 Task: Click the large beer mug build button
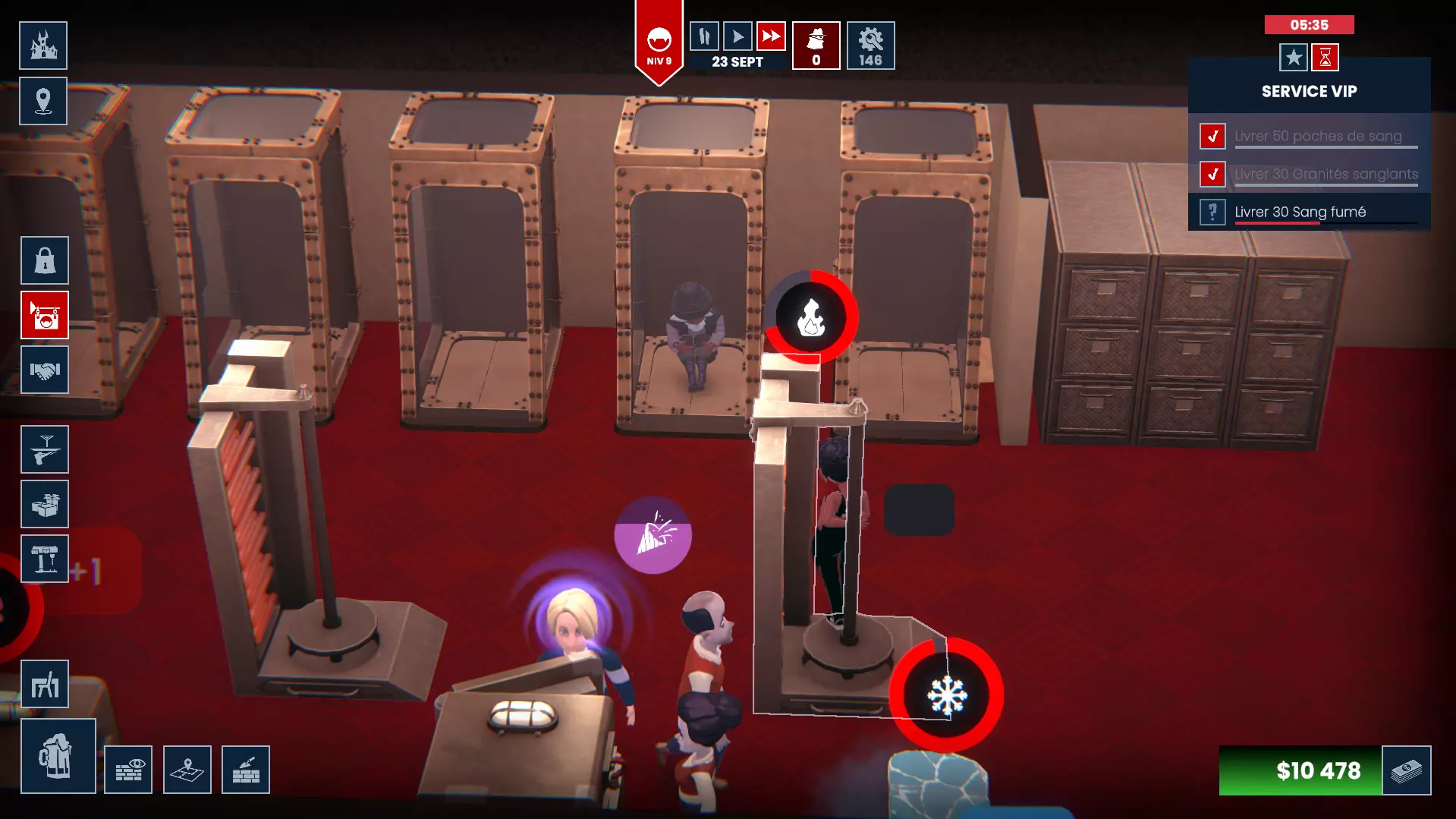(x=58, y=756)
